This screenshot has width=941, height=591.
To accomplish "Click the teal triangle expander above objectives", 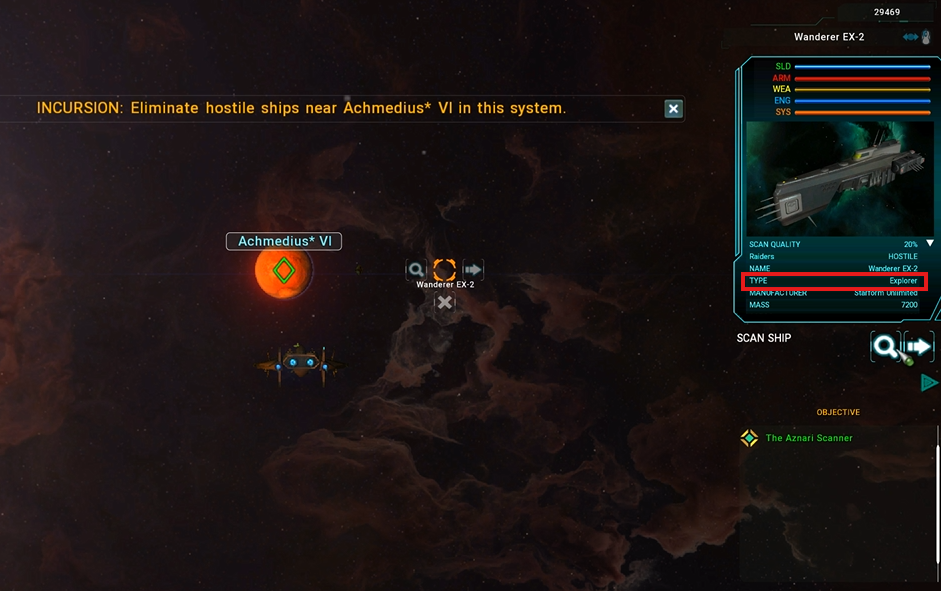I will point(929,382).
